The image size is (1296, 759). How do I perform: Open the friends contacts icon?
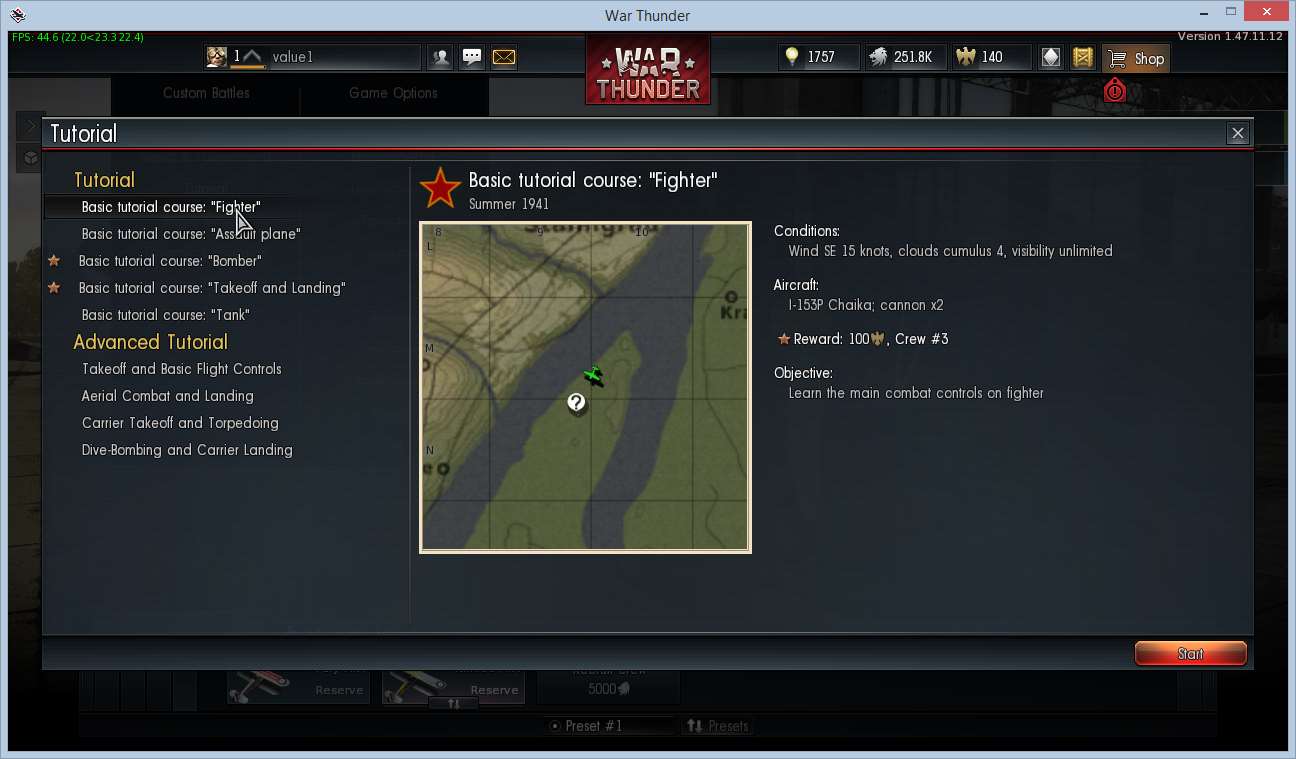tap(440, 57)
